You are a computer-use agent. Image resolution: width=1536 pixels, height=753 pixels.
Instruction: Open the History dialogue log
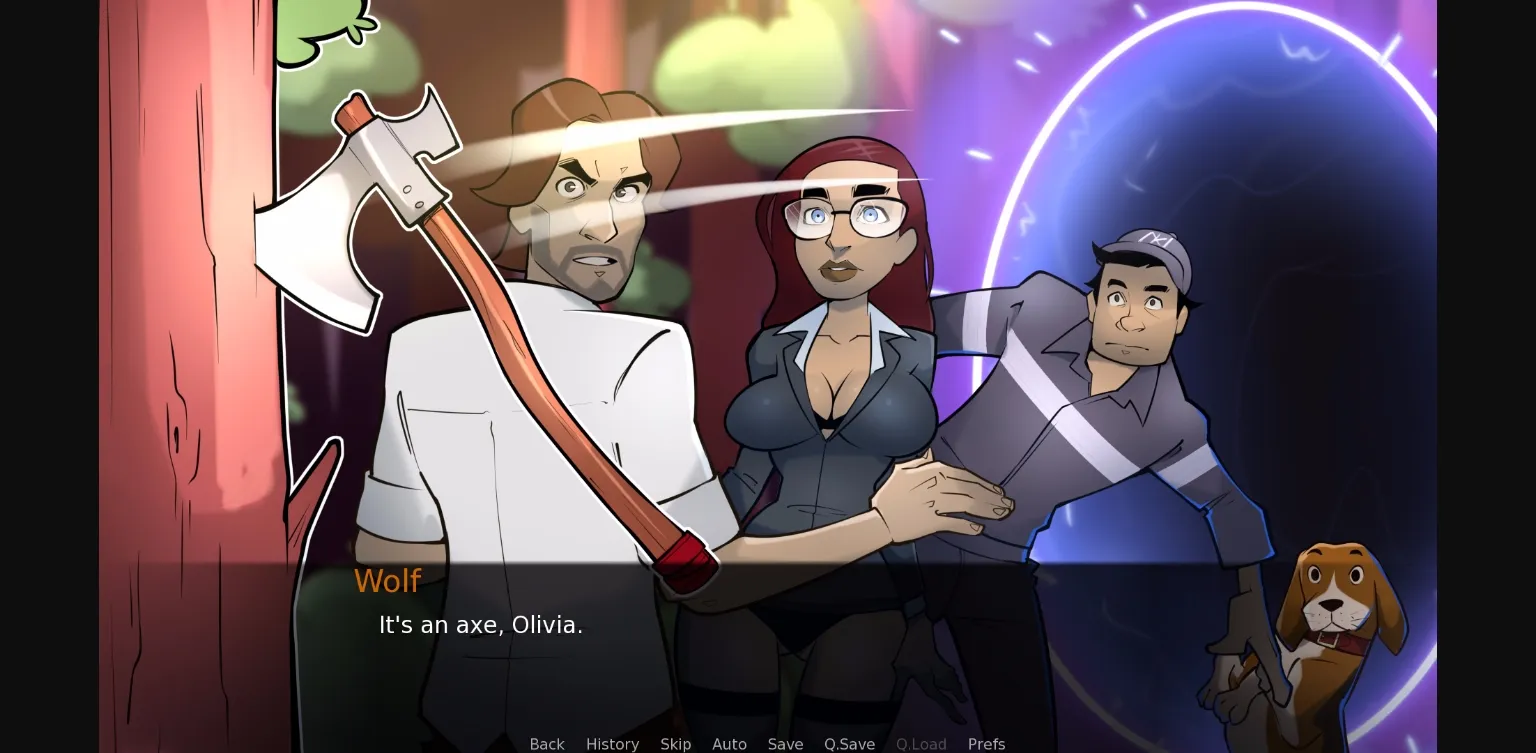(612, 744)
